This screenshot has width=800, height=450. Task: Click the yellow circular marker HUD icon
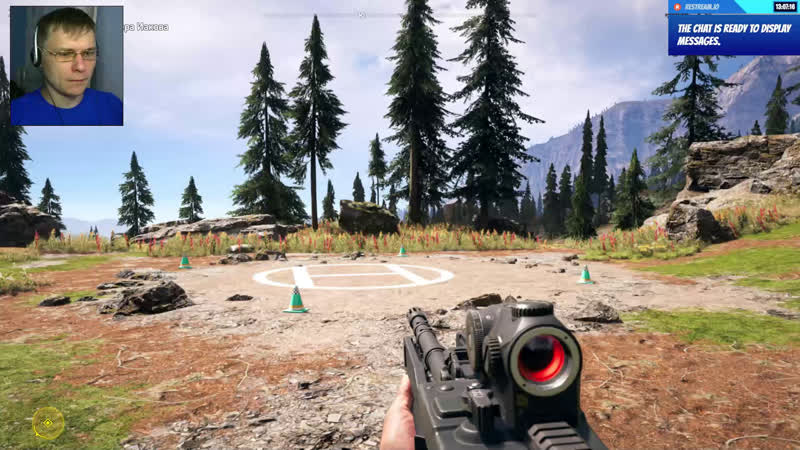click(48, 423)
